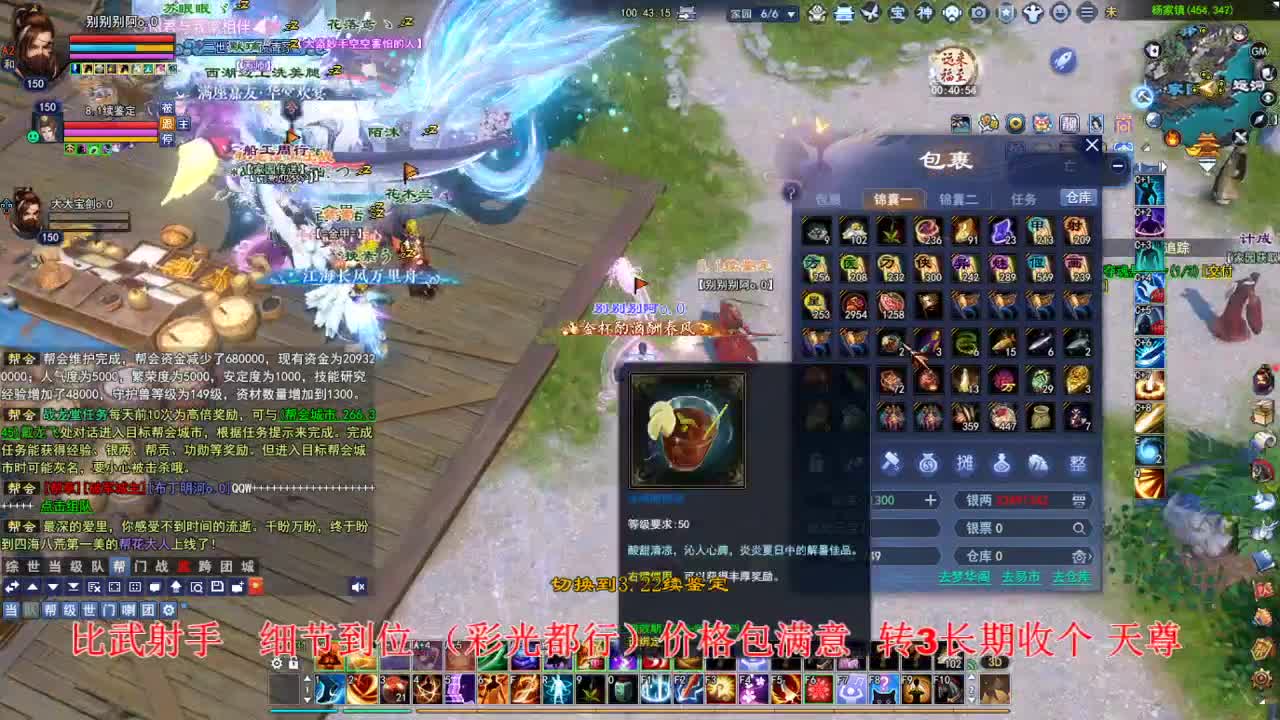Open the 摆摊 (stall) icon in the bag panel
The image size is (1280, 720).
(x=965, y=463)
